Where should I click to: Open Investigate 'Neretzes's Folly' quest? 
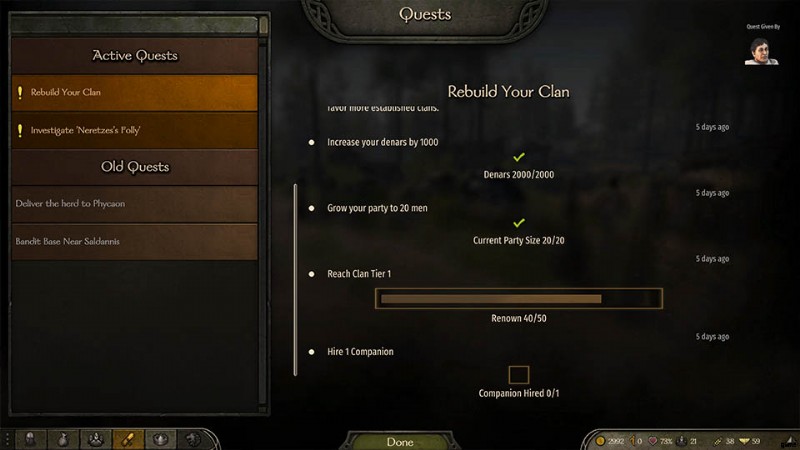tap(134, 130)
